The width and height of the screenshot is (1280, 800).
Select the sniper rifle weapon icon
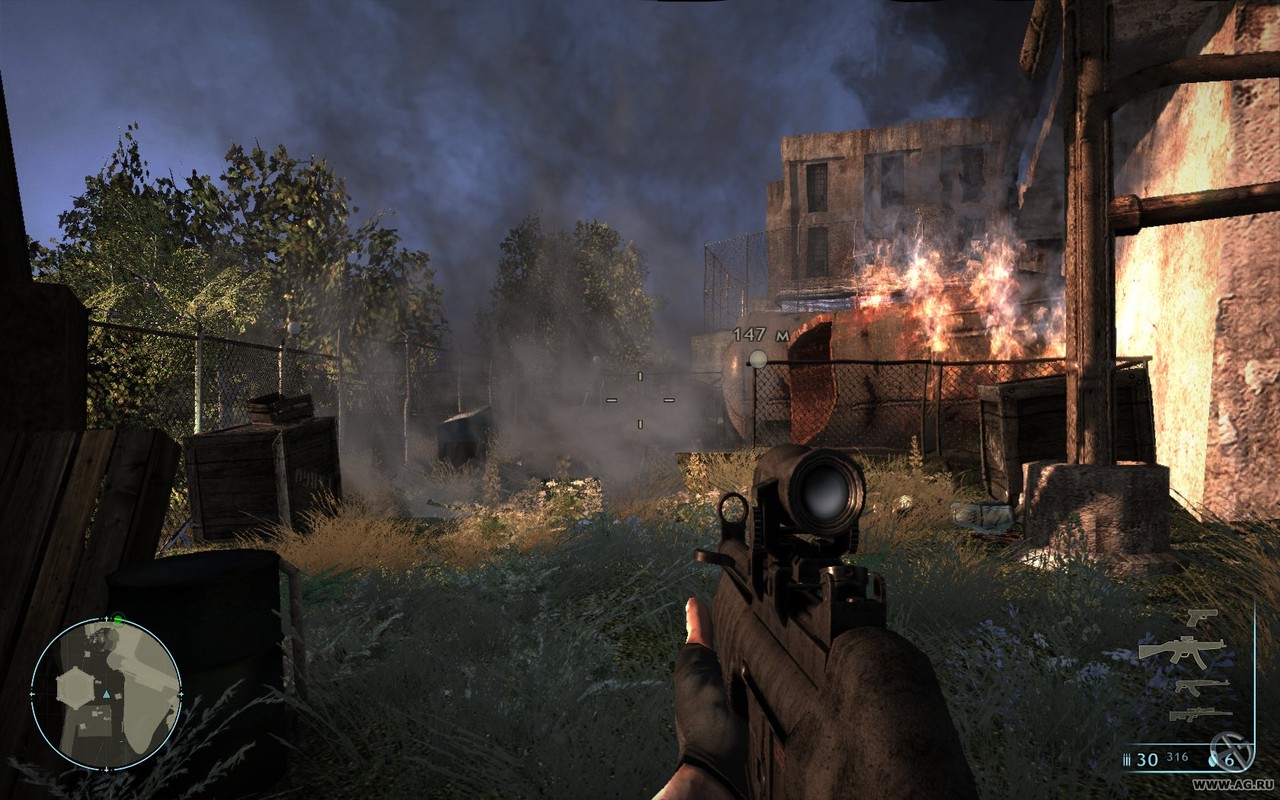[x=1201, y=714]
